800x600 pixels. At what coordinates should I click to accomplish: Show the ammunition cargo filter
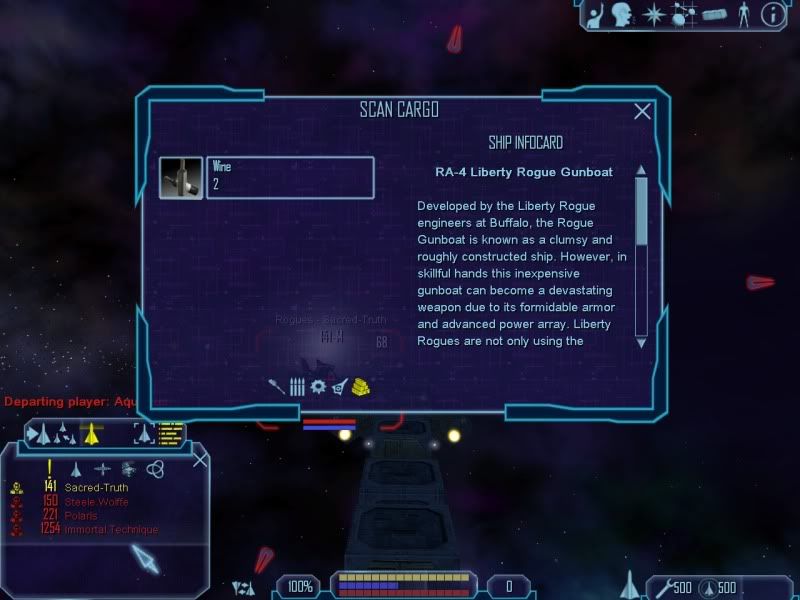[297, 386]
